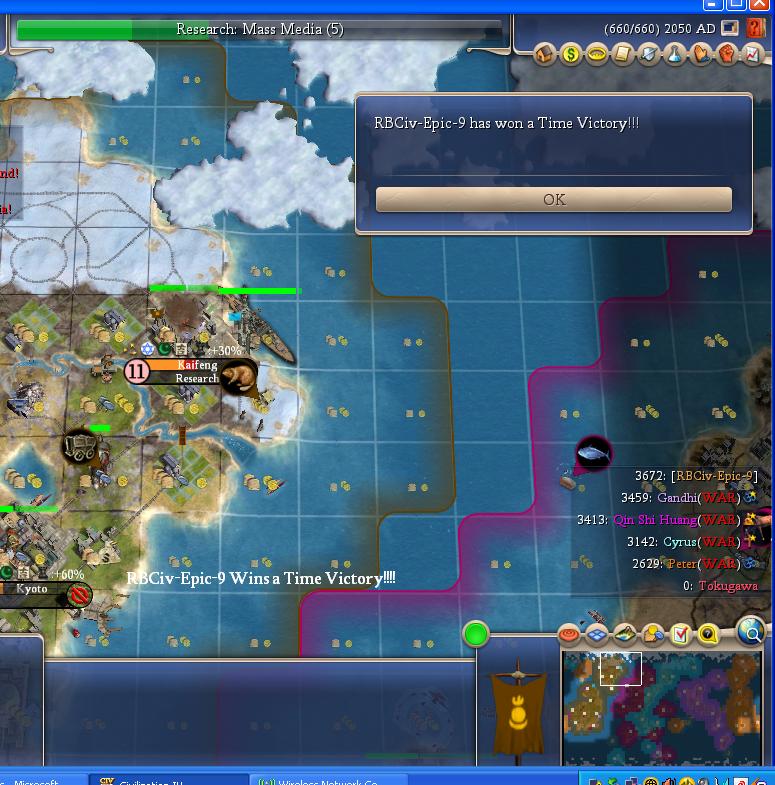Toggle the blue tile grid overlay
The width and height of the screenshot is (775, 785).
tap(597, 634)
